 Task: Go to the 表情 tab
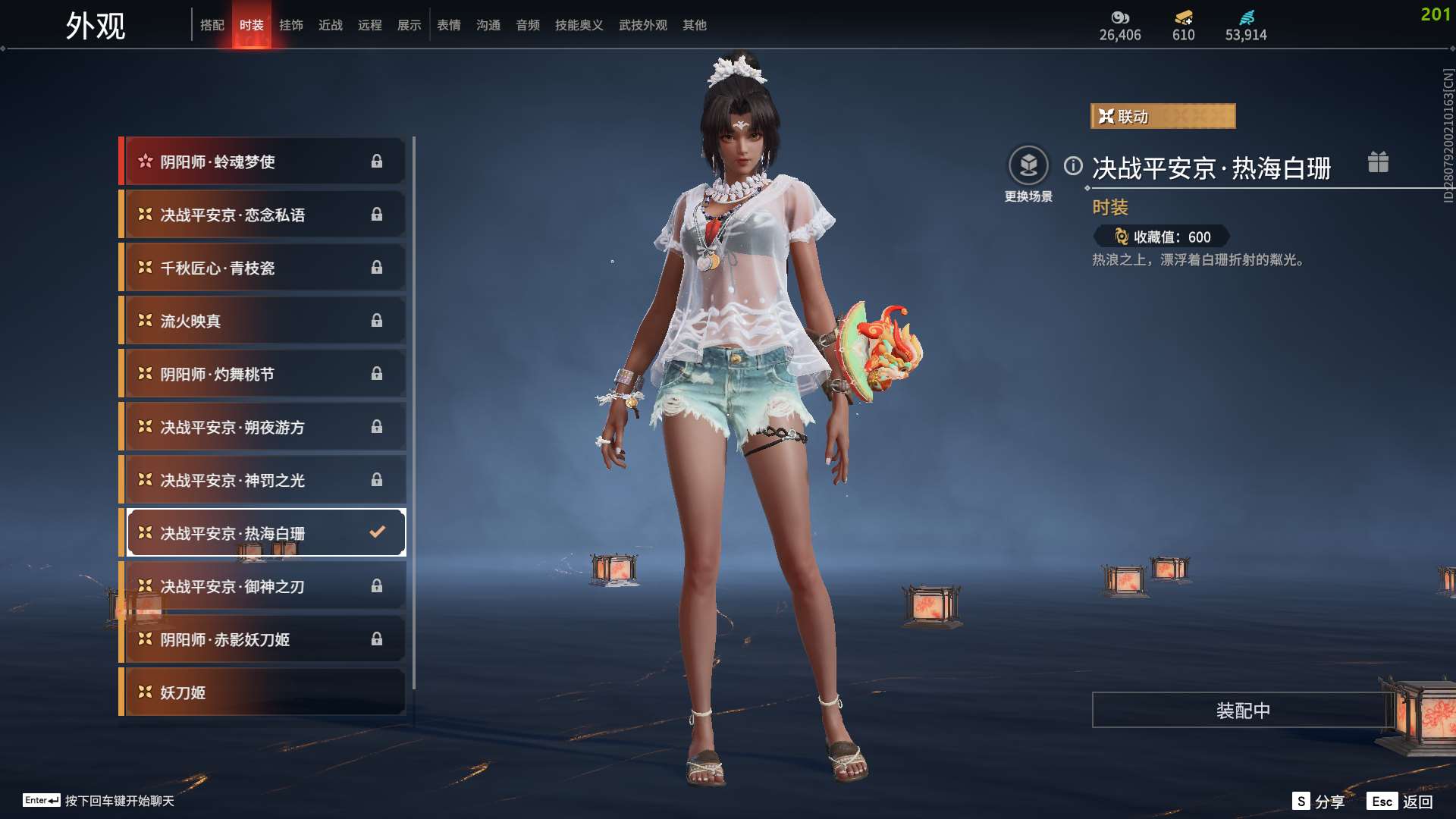[x=449, y=25]
